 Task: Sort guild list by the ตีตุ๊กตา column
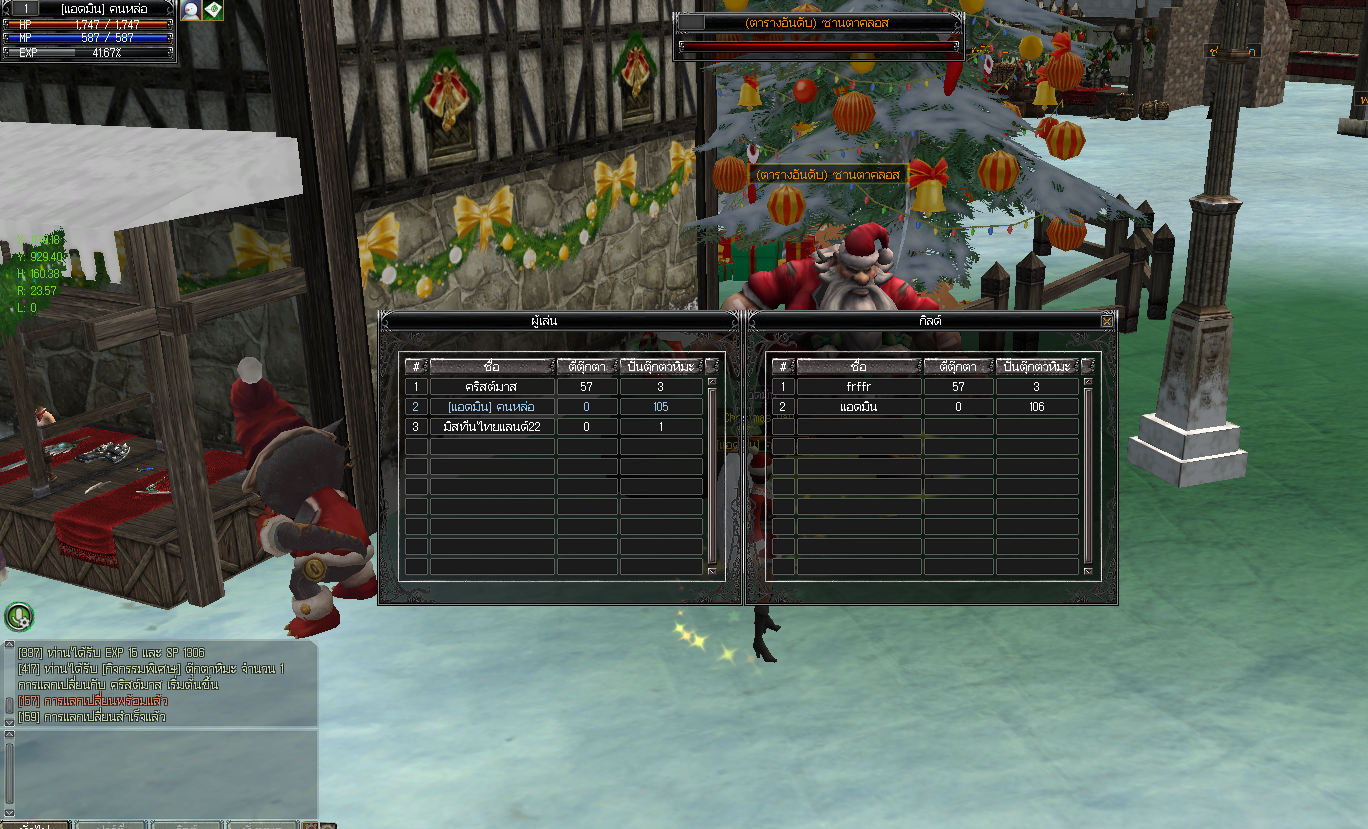pyautogui.click(x=958, y=367)
